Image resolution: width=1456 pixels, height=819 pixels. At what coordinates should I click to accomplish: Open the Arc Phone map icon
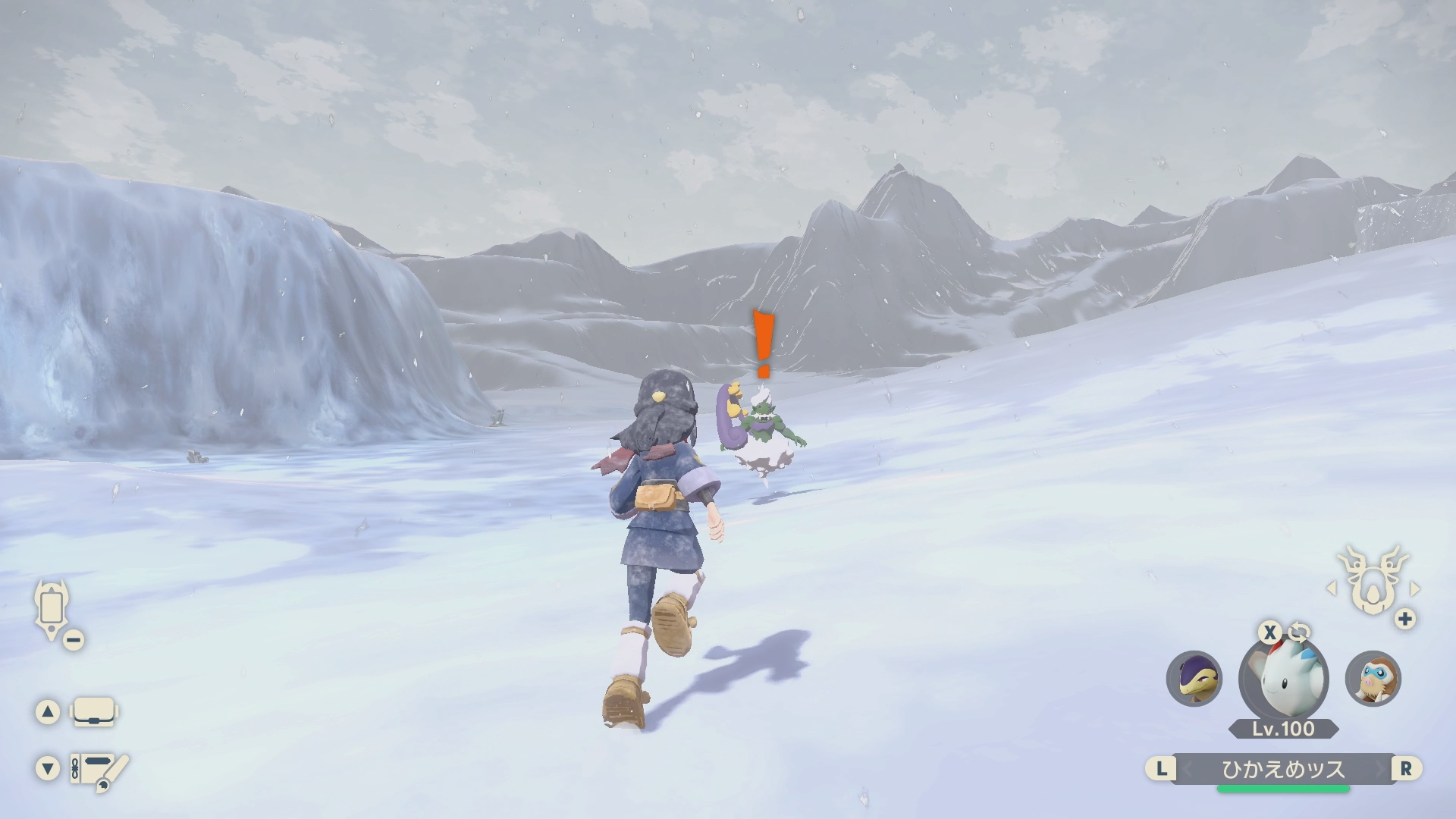point(52,609)
